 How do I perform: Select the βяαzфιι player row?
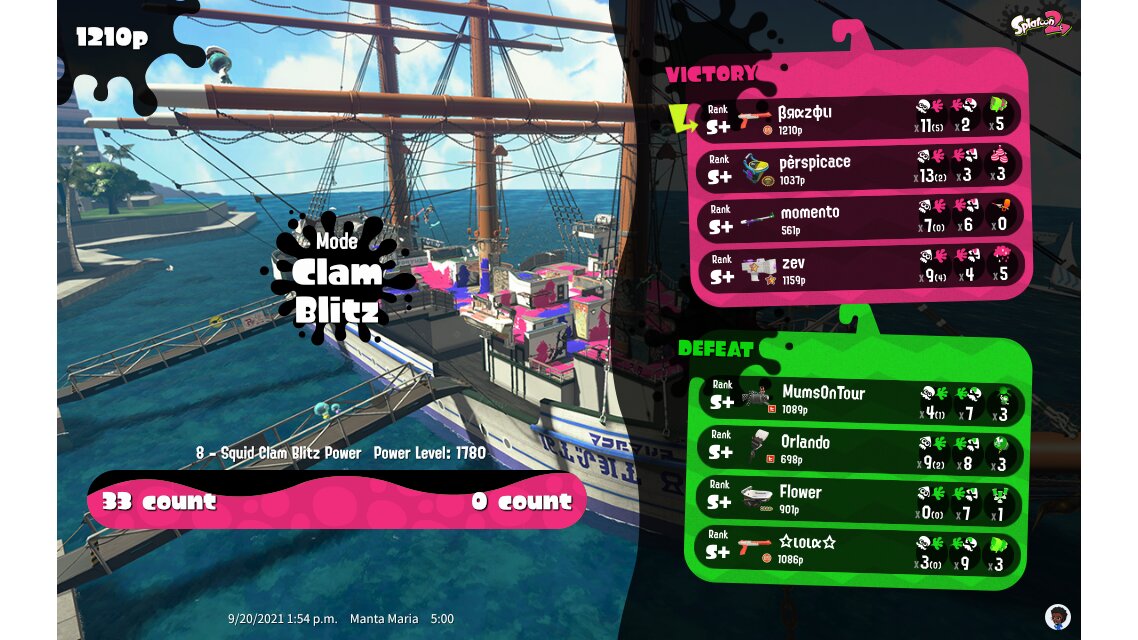point(860,117)
